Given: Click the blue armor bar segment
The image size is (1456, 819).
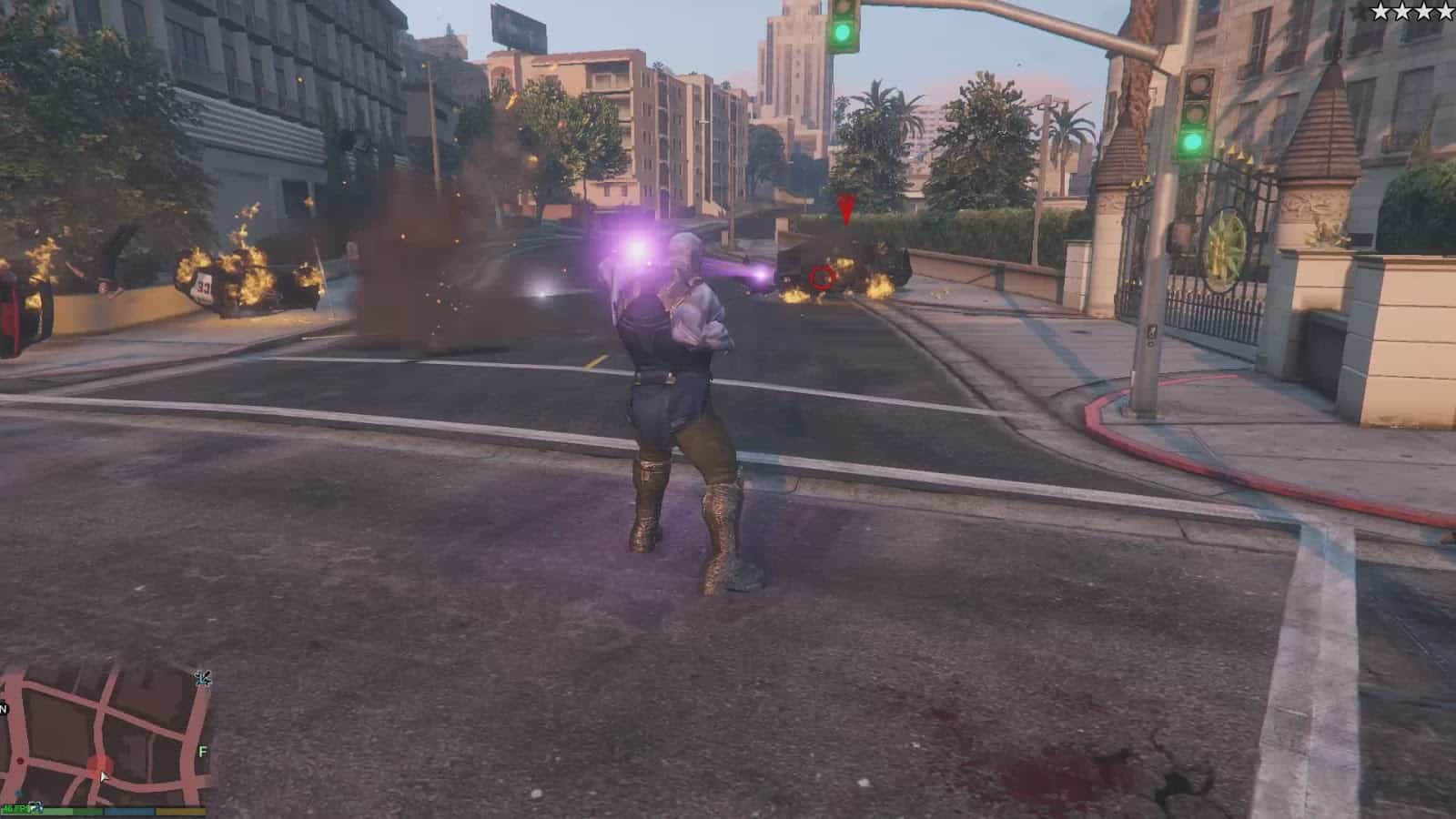Looking at the screenshot, I should pyautogui.click(x=127, y=811).
